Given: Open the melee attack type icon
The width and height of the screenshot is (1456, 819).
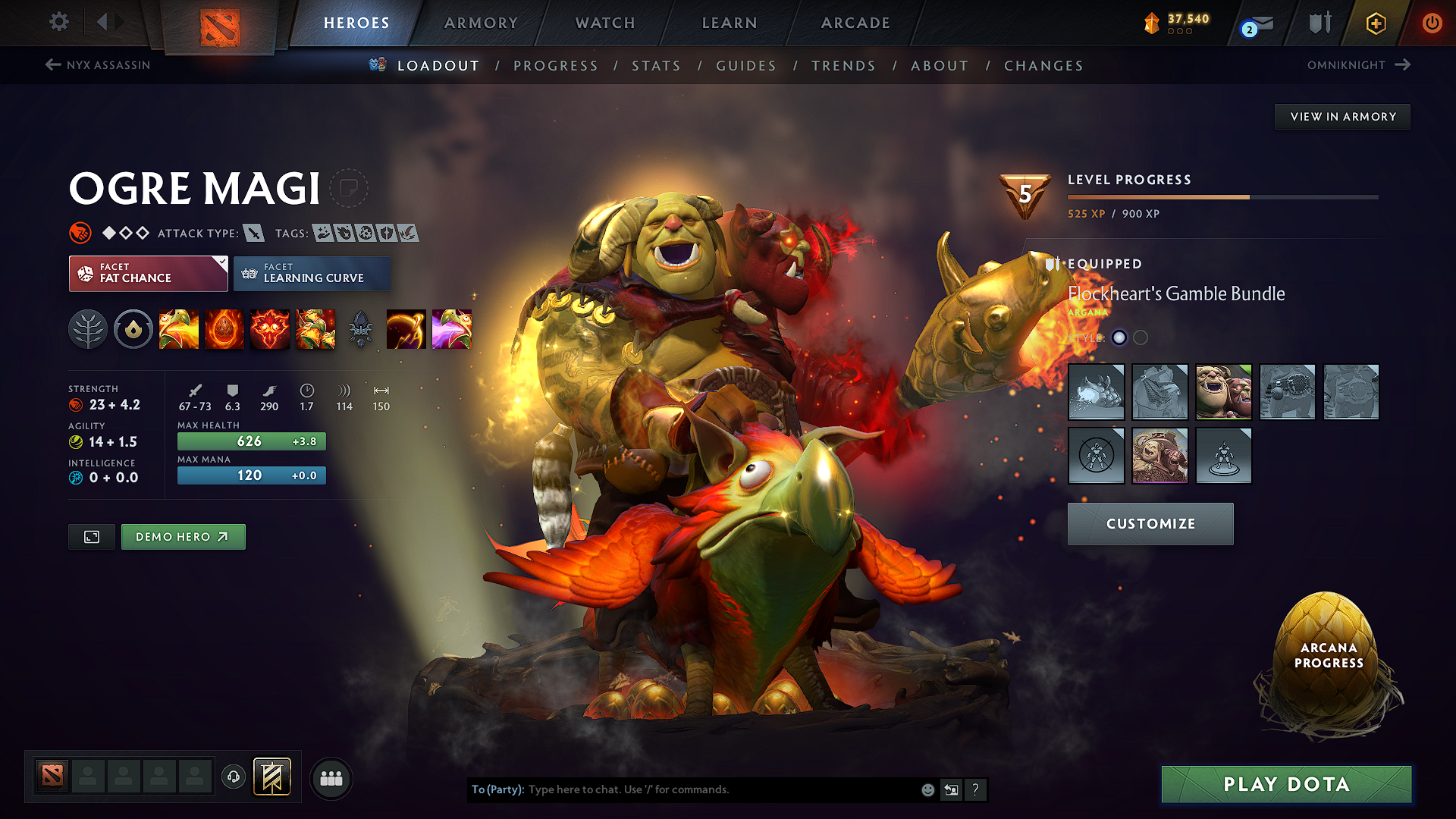Looking at the screenshot, I should point(255,234).
